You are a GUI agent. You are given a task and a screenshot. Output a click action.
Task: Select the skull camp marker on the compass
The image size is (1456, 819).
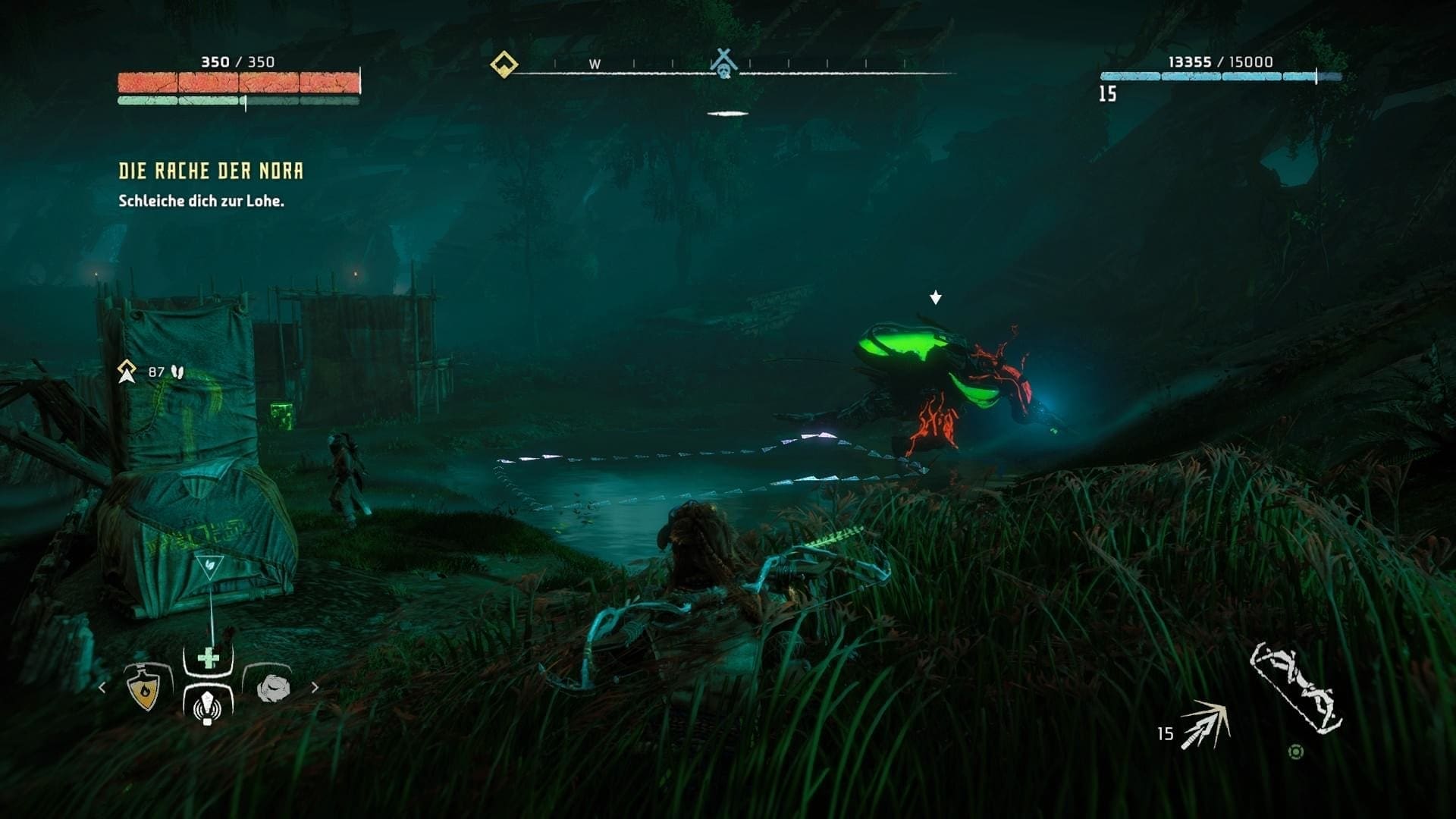[x=724, y=64]
